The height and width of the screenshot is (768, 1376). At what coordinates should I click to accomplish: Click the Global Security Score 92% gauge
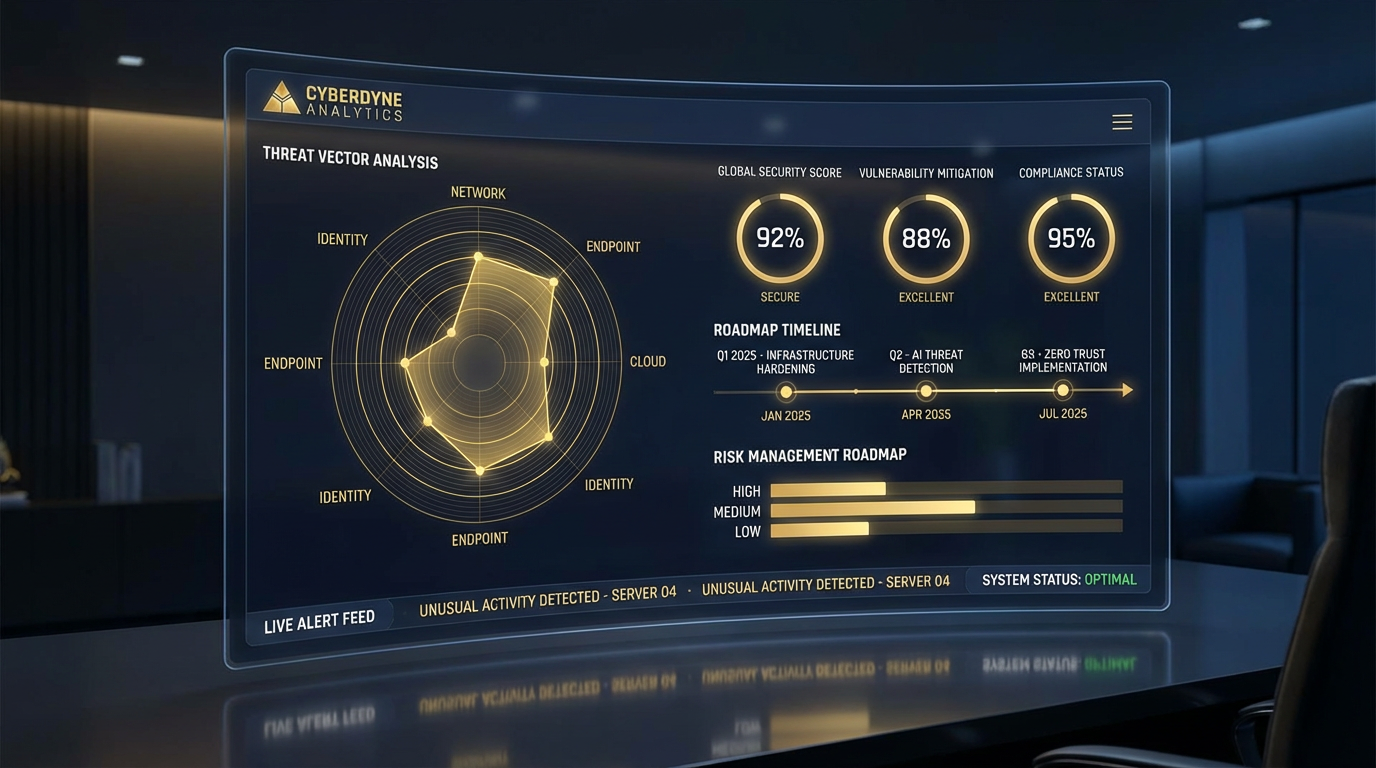[780, 238]
